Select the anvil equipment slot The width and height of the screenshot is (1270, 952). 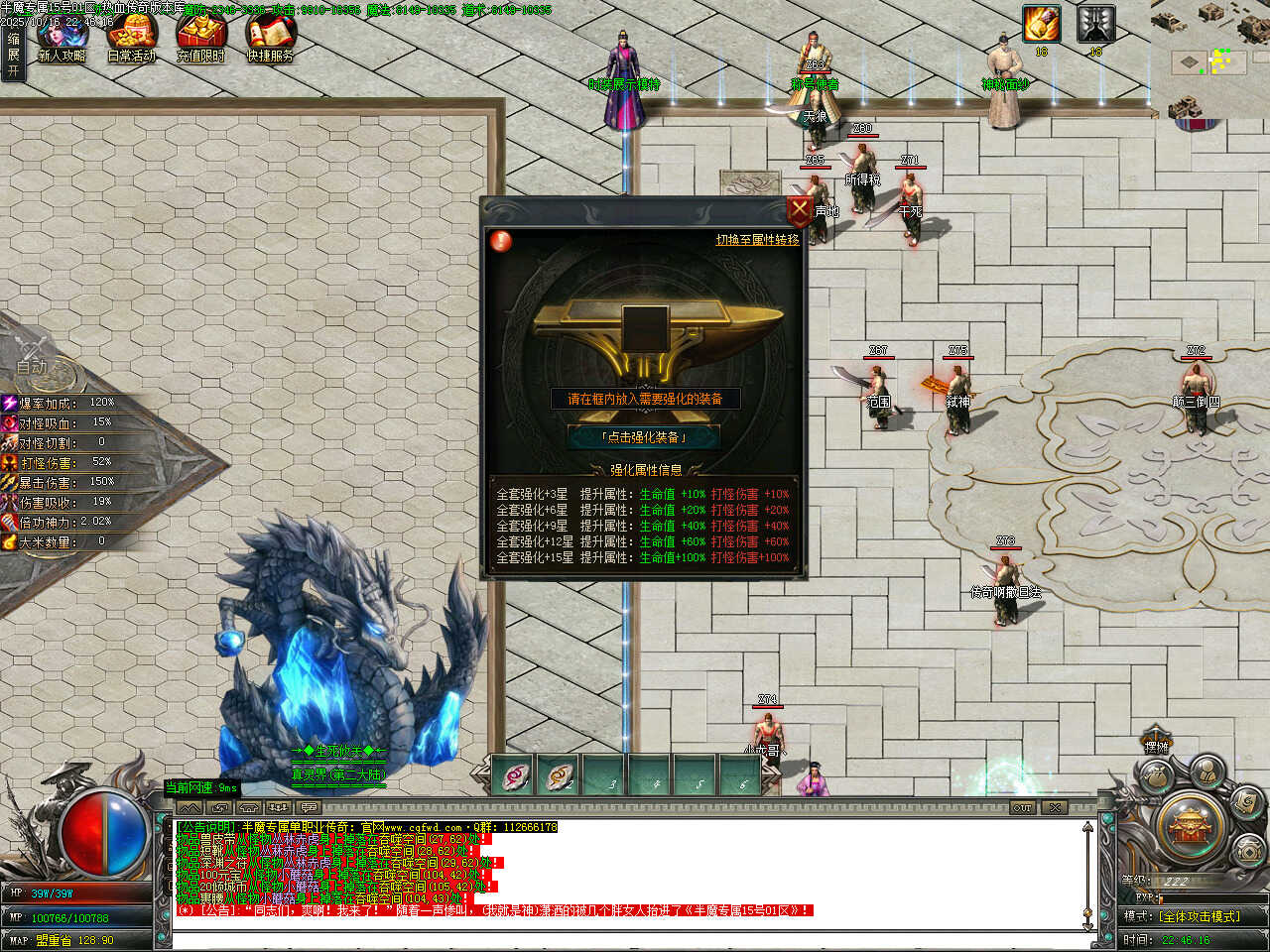tap(644, 328)
